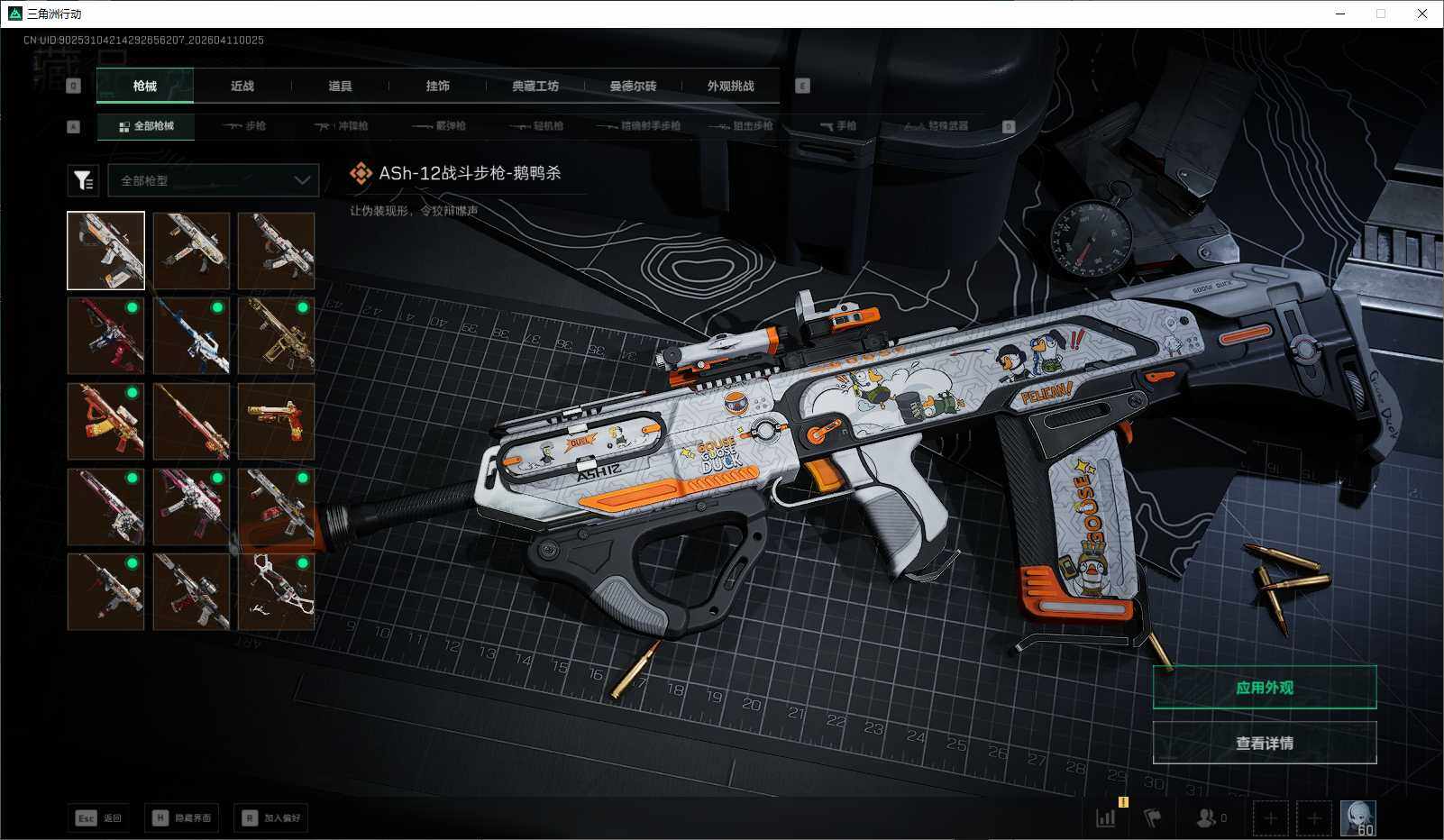Select the 挂饰 charms tab
The height and width of the screenshot is (840, 1444).
(x=437, y=86)
